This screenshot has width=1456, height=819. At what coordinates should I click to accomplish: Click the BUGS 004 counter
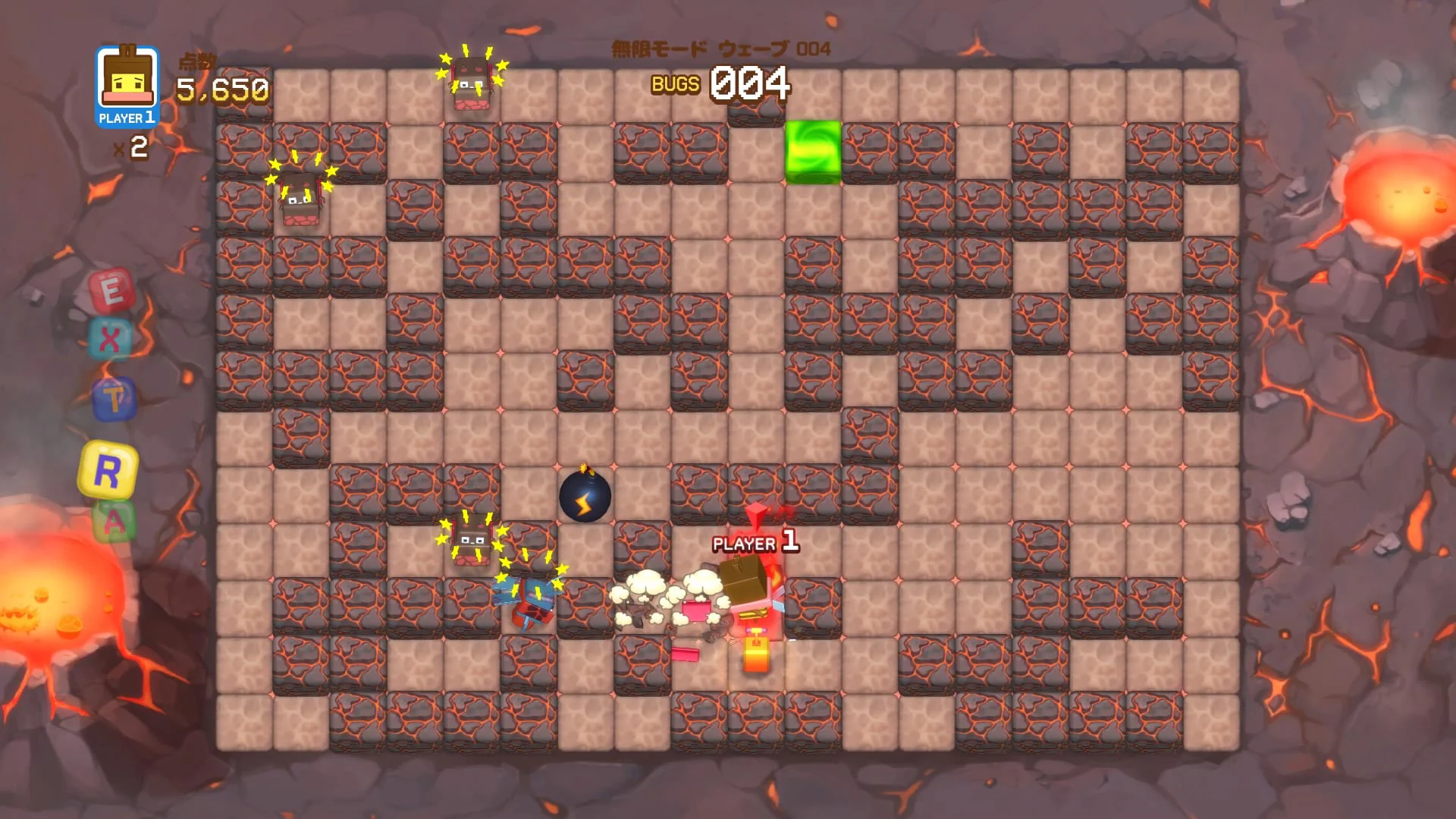coord(720,83)
